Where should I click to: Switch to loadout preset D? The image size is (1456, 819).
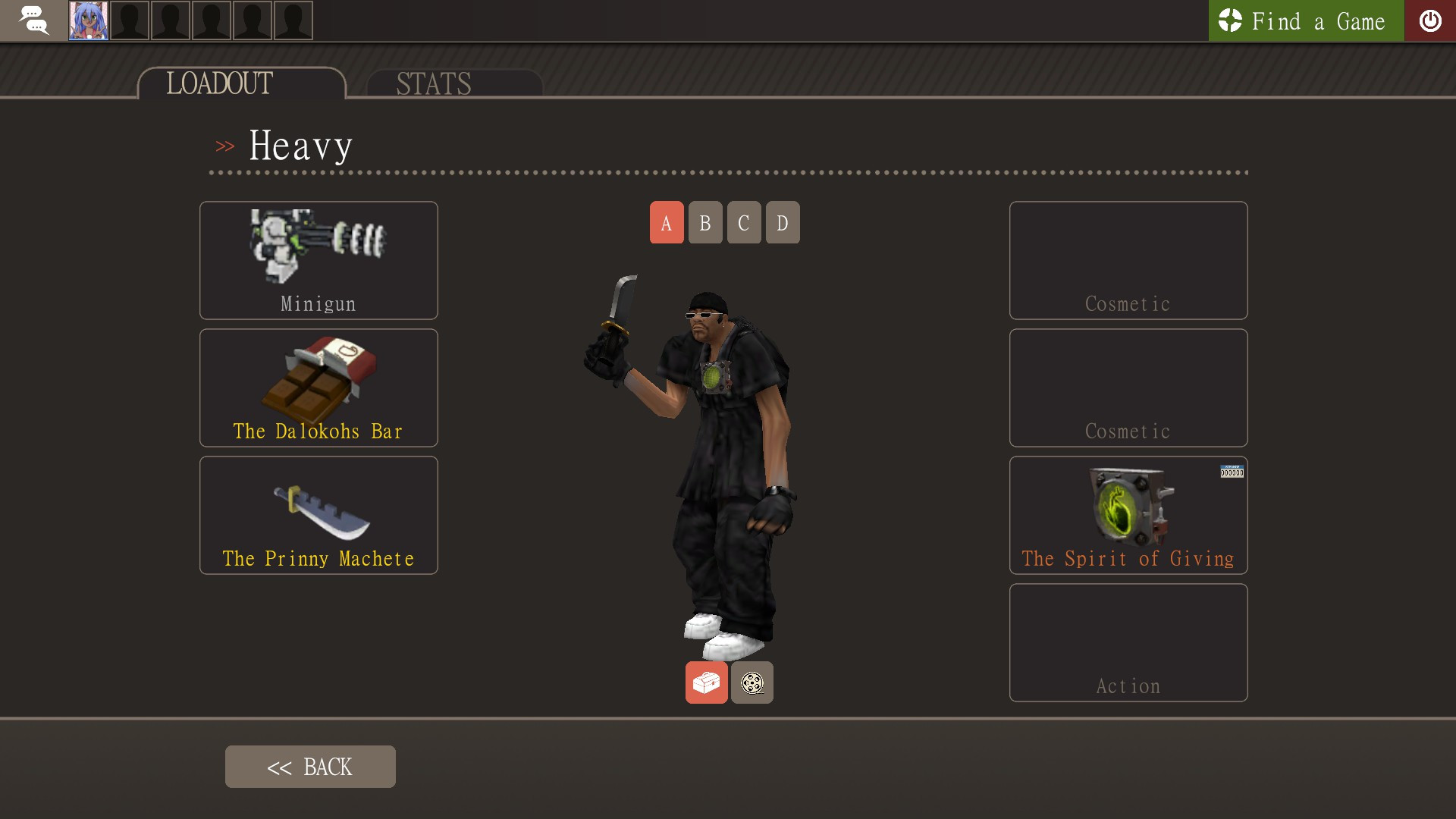pos(782,222)
